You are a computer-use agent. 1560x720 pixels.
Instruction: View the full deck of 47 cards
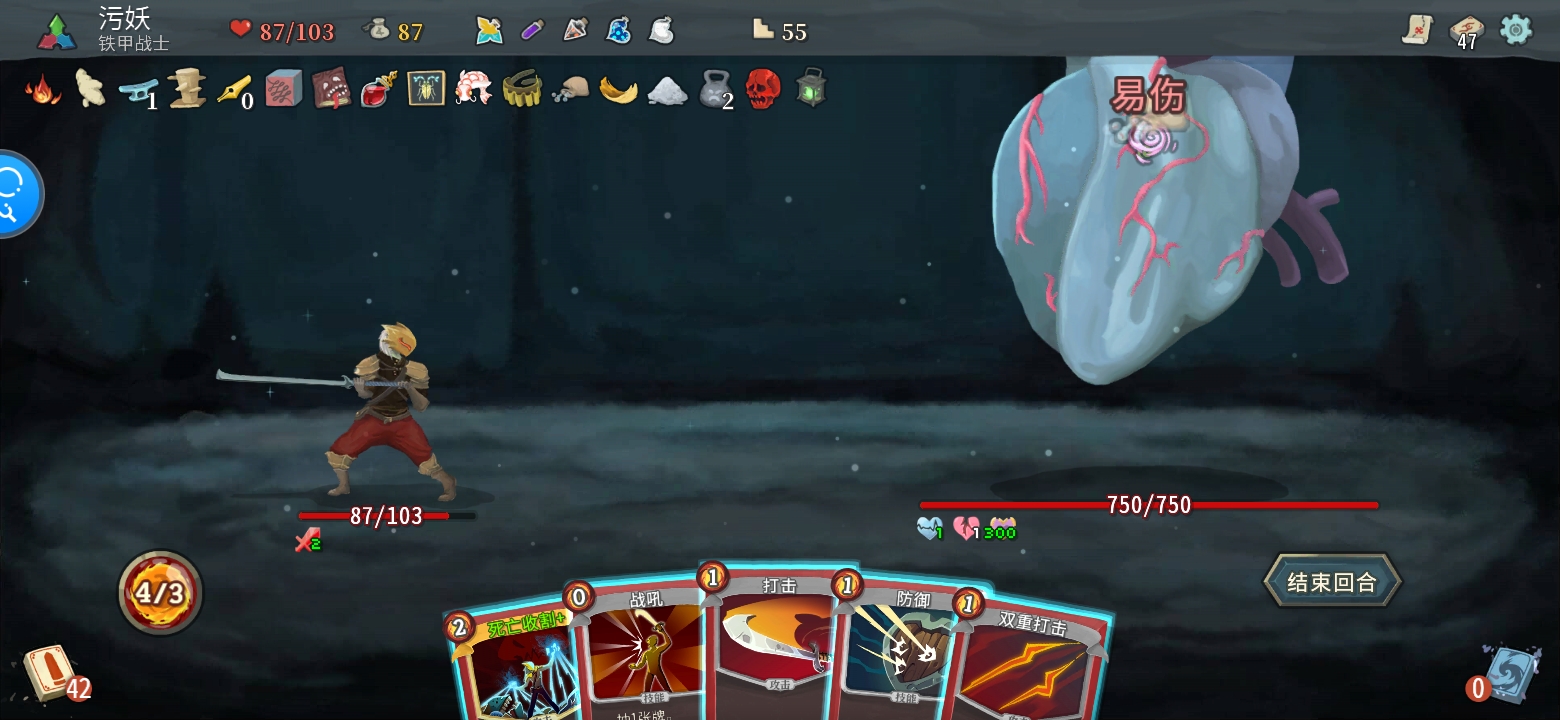1465,32
